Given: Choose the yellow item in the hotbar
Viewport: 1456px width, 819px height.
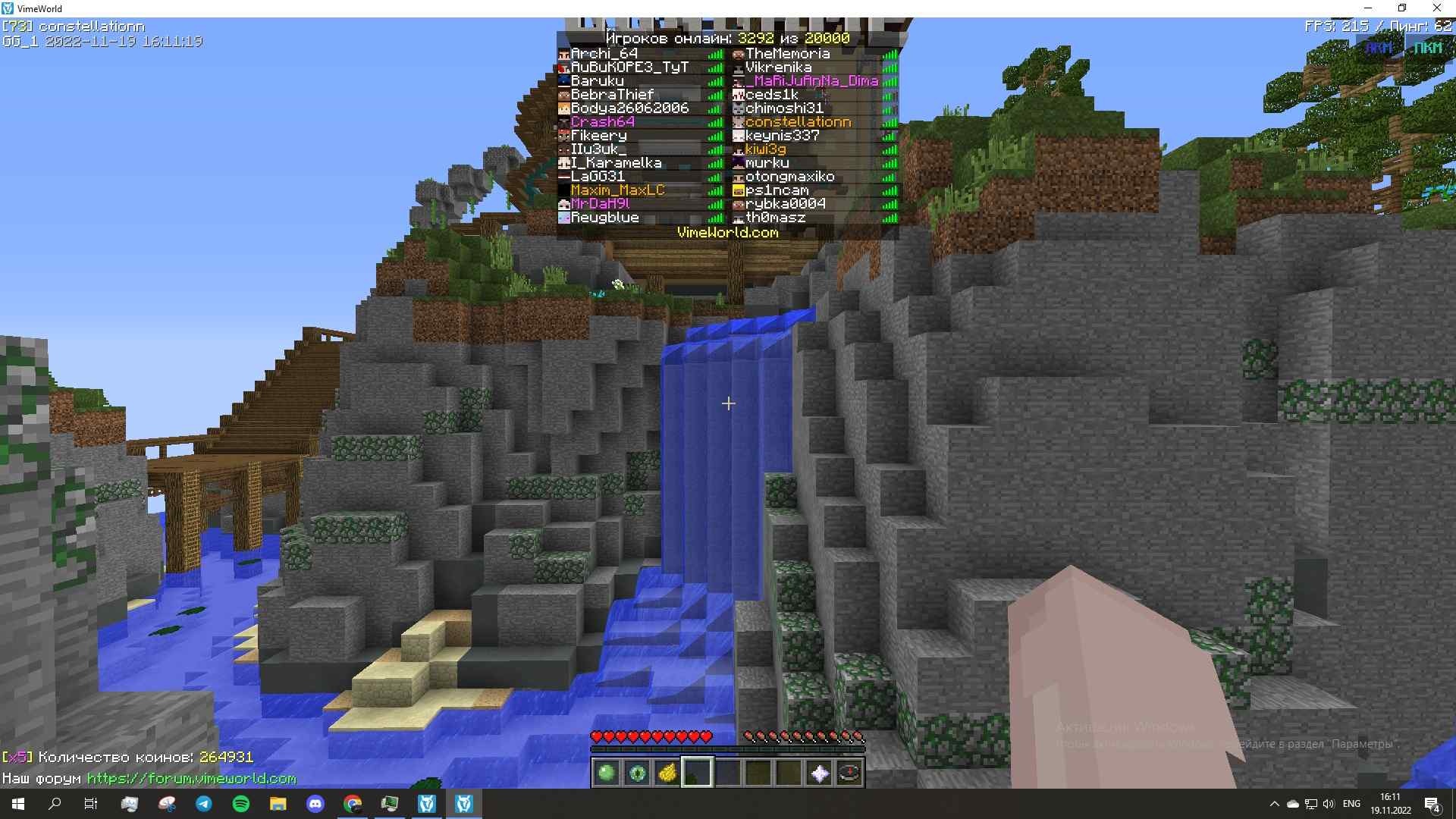Looking at the screenshot, I should point(667,773).
